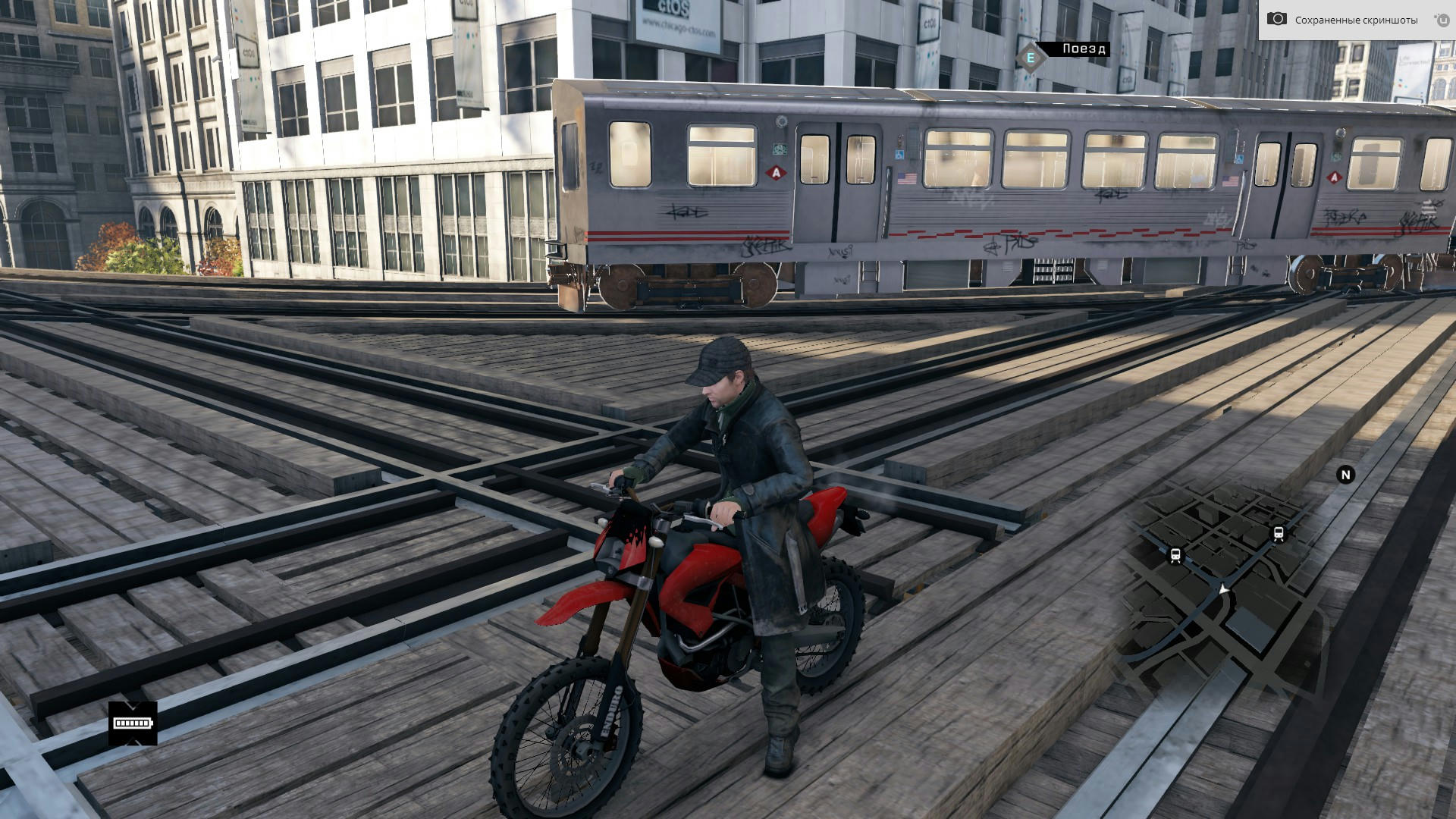Select train station marker nearest the N compass
Viewport: 1456px width, 819px height.
(x=1279, y=534)
